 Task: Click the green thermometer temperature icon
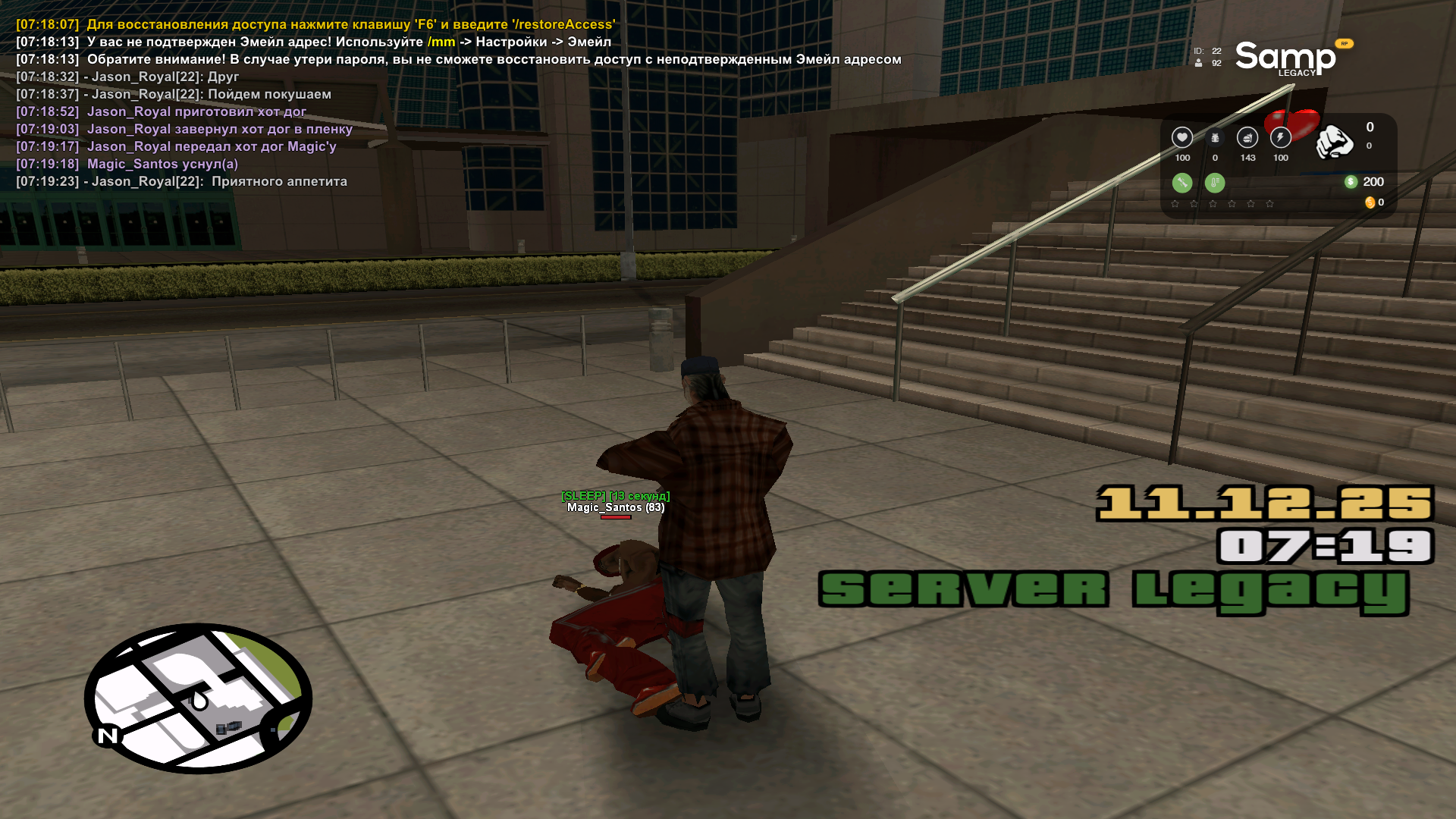[x=1215, y=183]
